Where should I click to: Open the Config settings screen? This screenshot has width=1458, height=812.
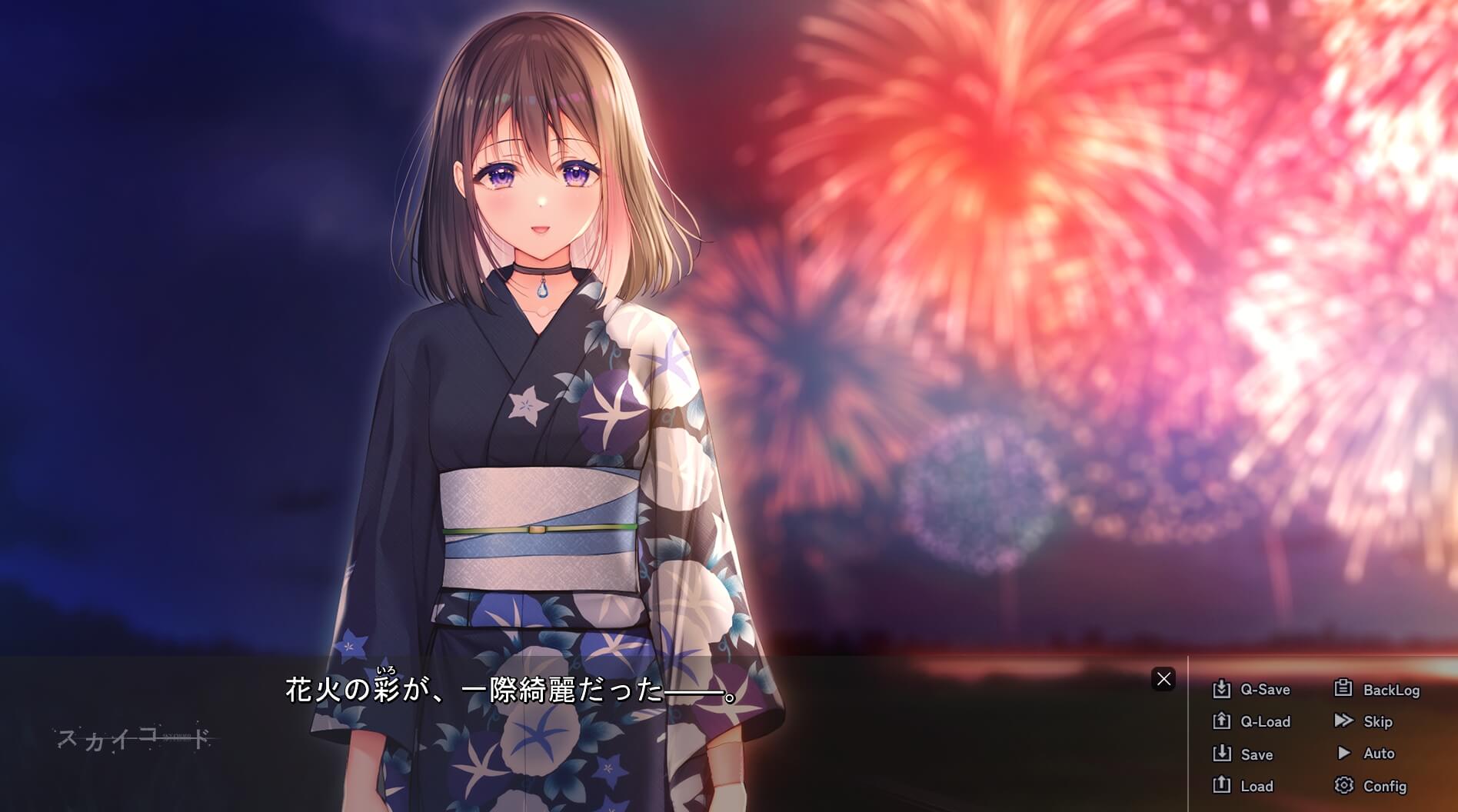pyautogui.click(x=1385, y=787)
